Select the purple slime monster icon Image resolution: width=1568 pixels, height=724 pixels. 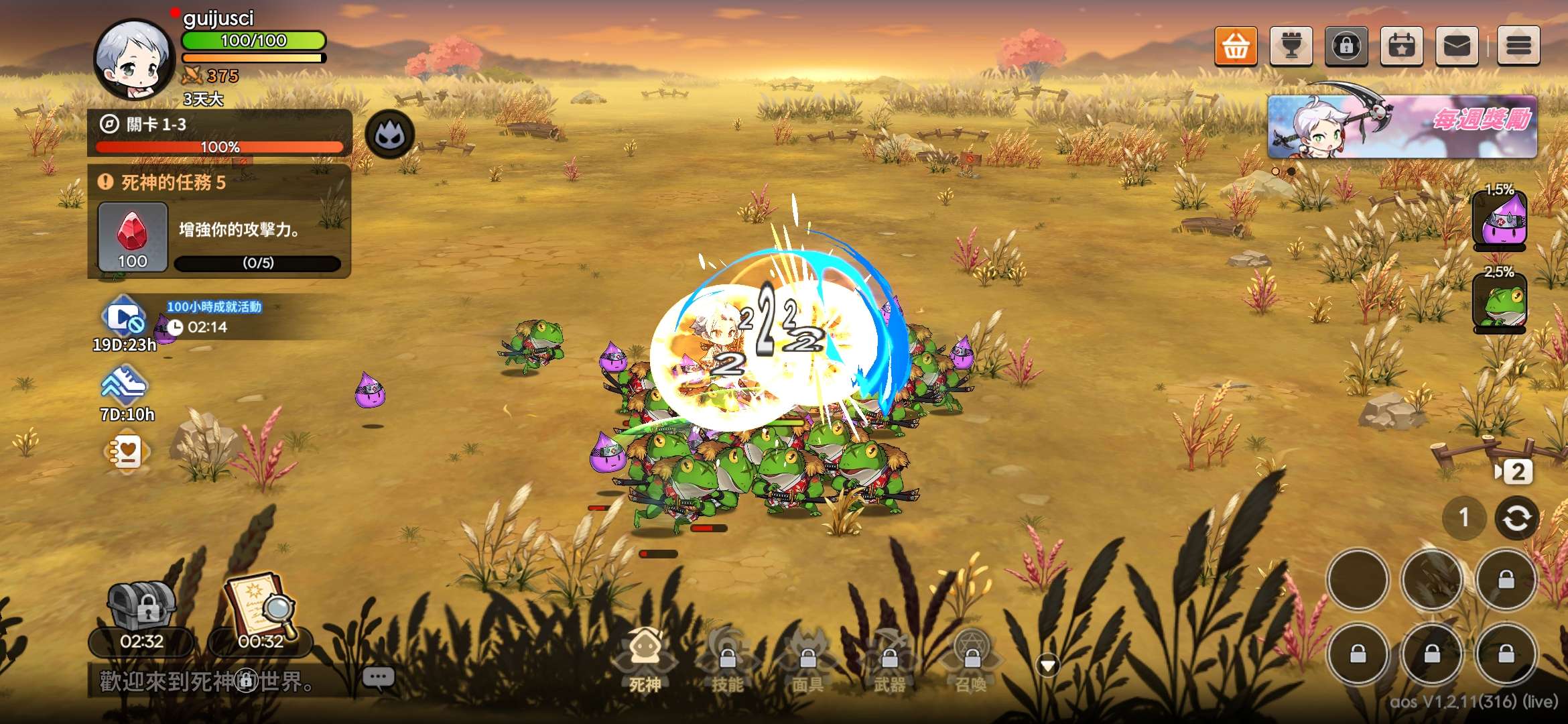click(x=1500, y=221)
